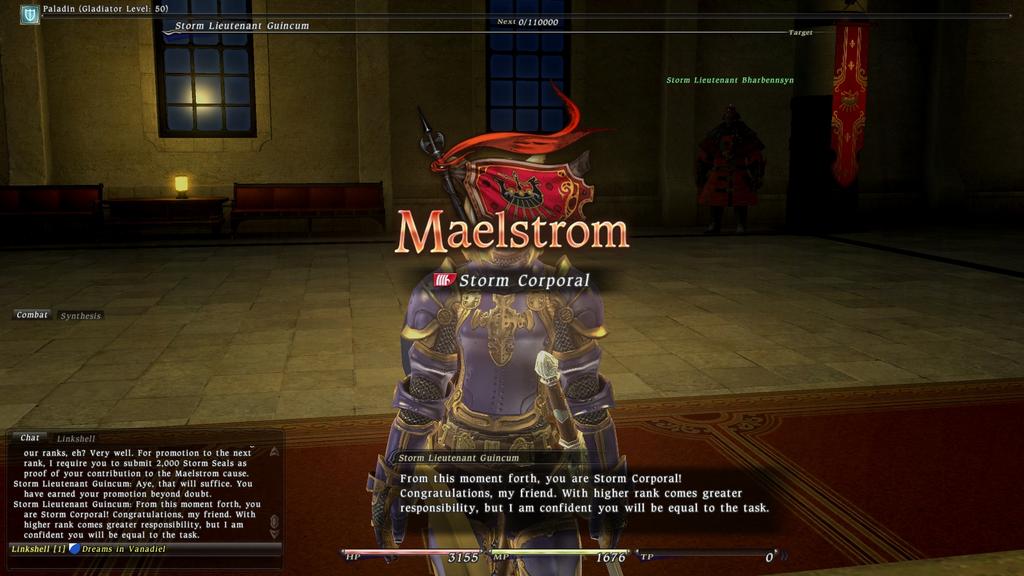The height and width of the screenshot is (576, 1024).
Task: Switch to the Linkshell tab
Action: tap(76, 438)
